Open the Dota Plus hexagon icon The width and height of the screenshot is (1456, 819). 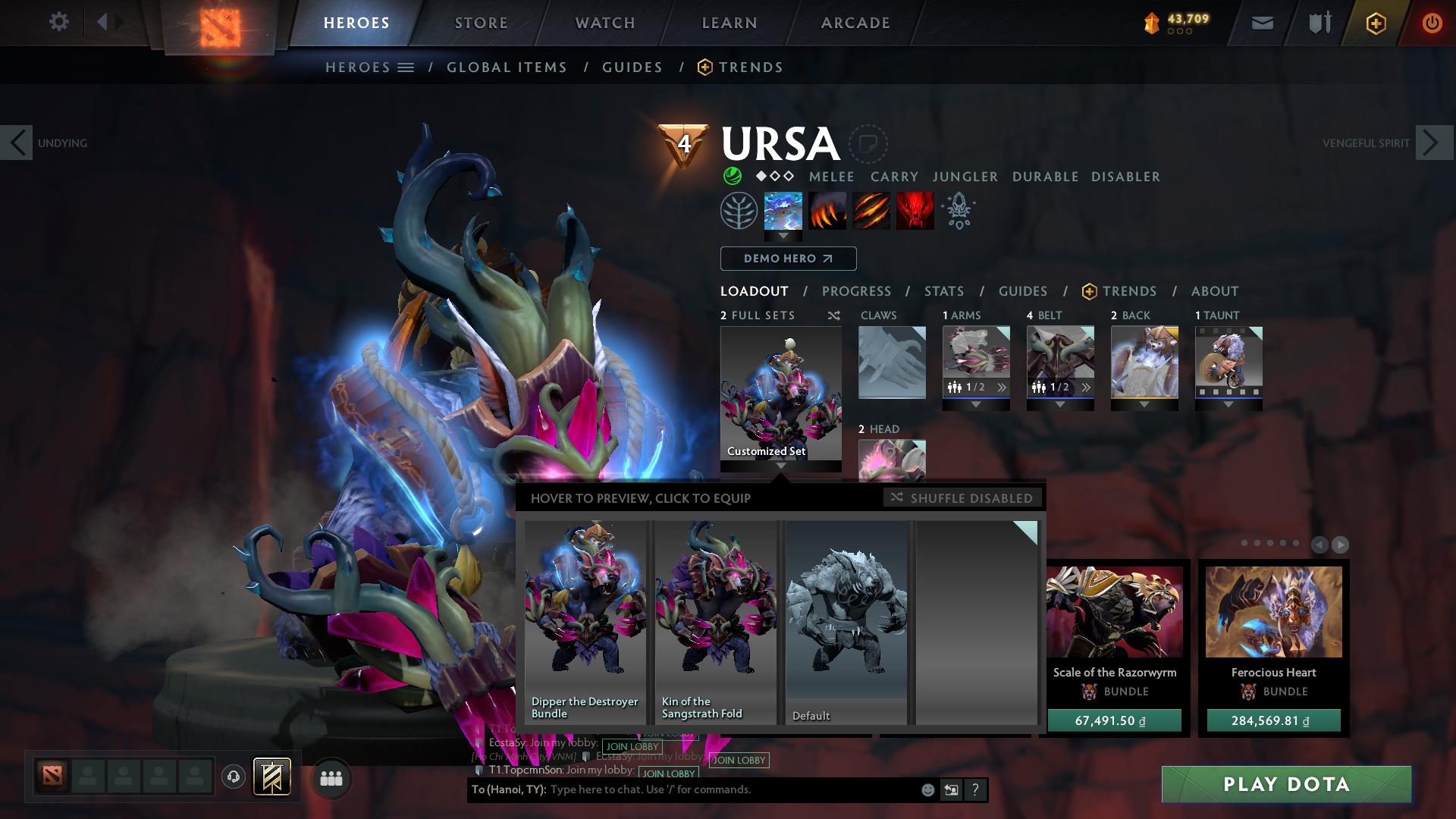point(1377,23)
